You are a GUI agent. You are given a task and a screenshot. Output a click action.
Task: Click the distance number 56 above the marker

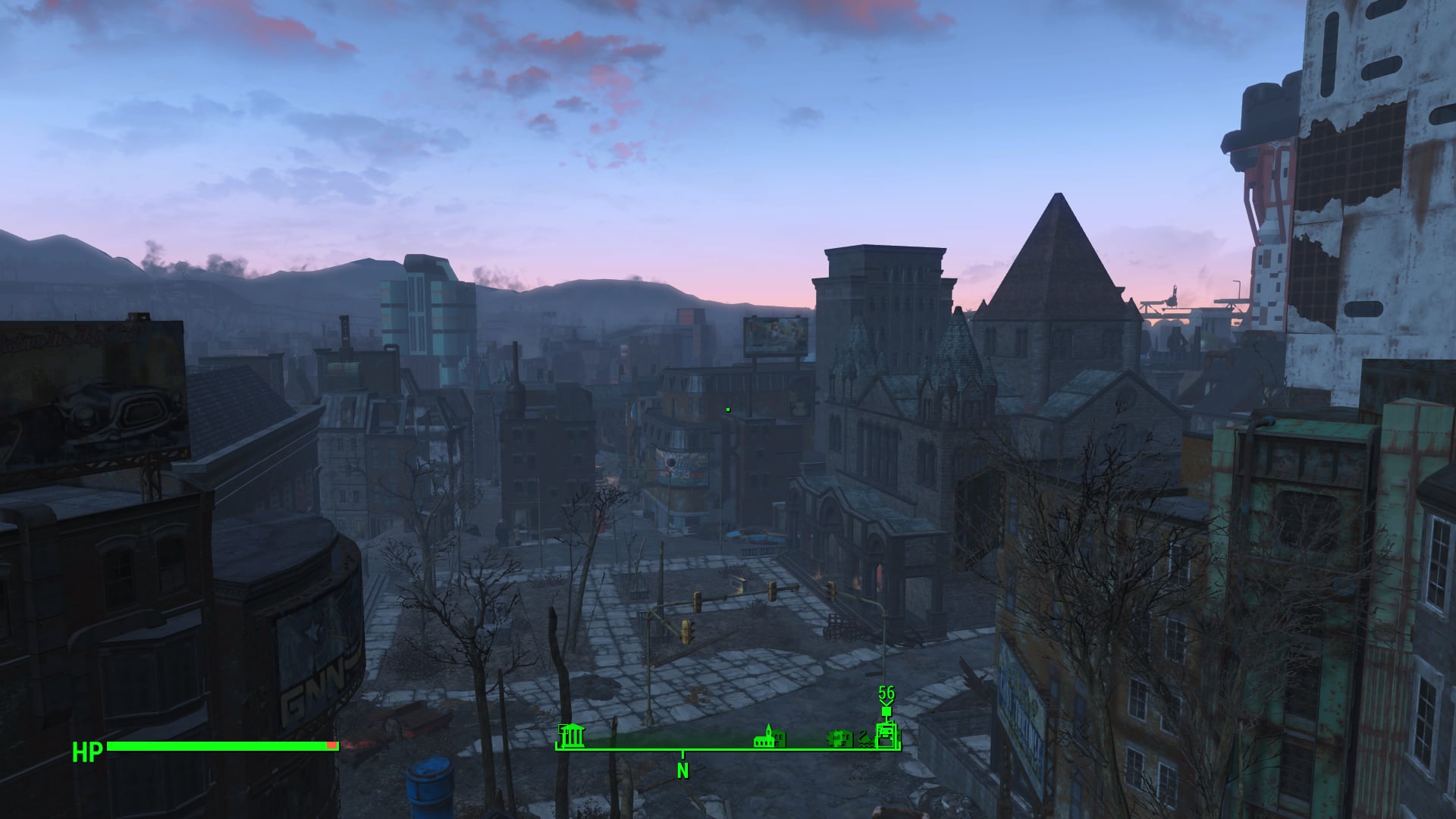[x=886, y=692]
